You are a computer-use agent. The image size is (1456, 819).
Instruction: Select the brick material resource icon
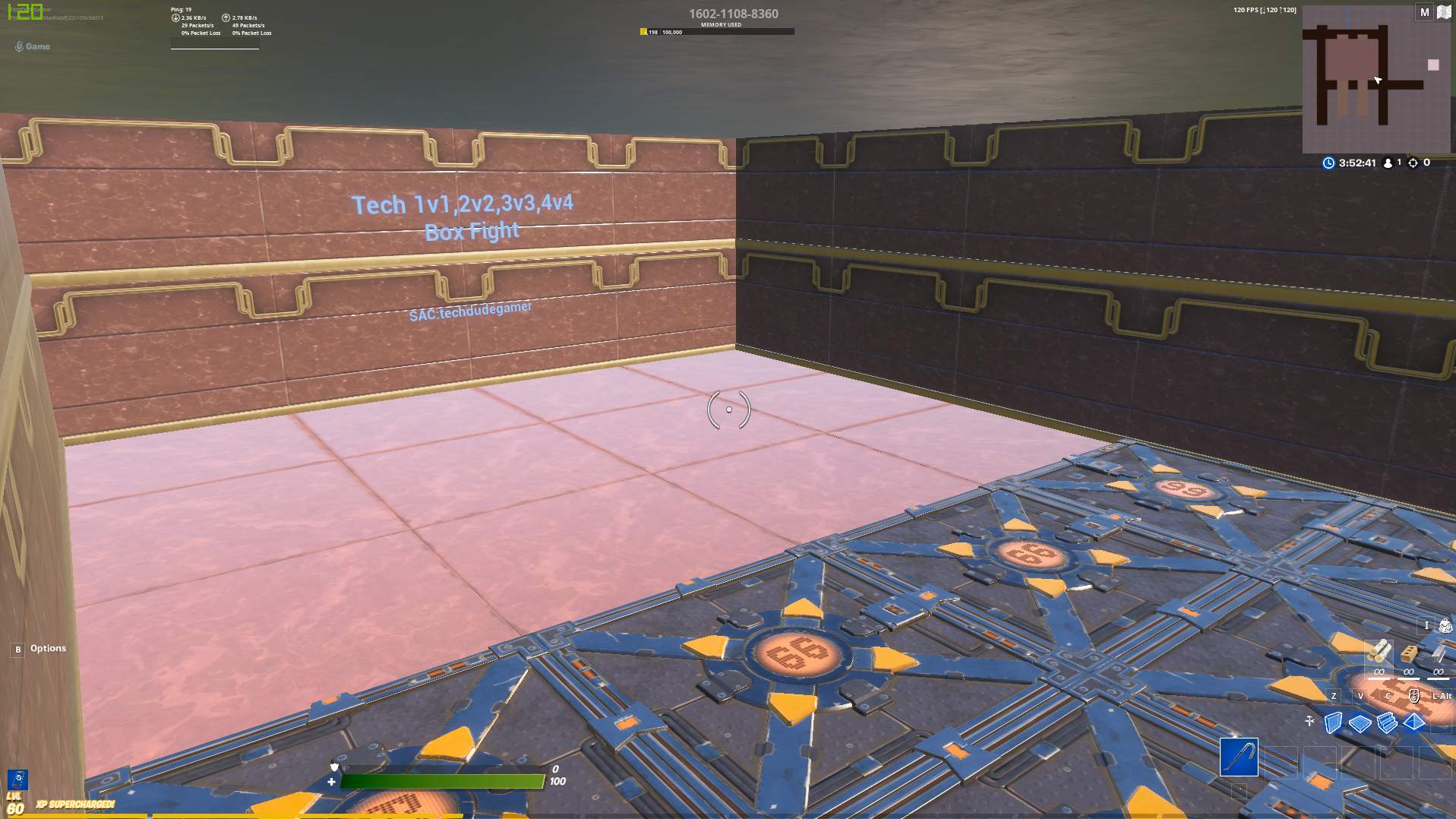click(1409, 653)
